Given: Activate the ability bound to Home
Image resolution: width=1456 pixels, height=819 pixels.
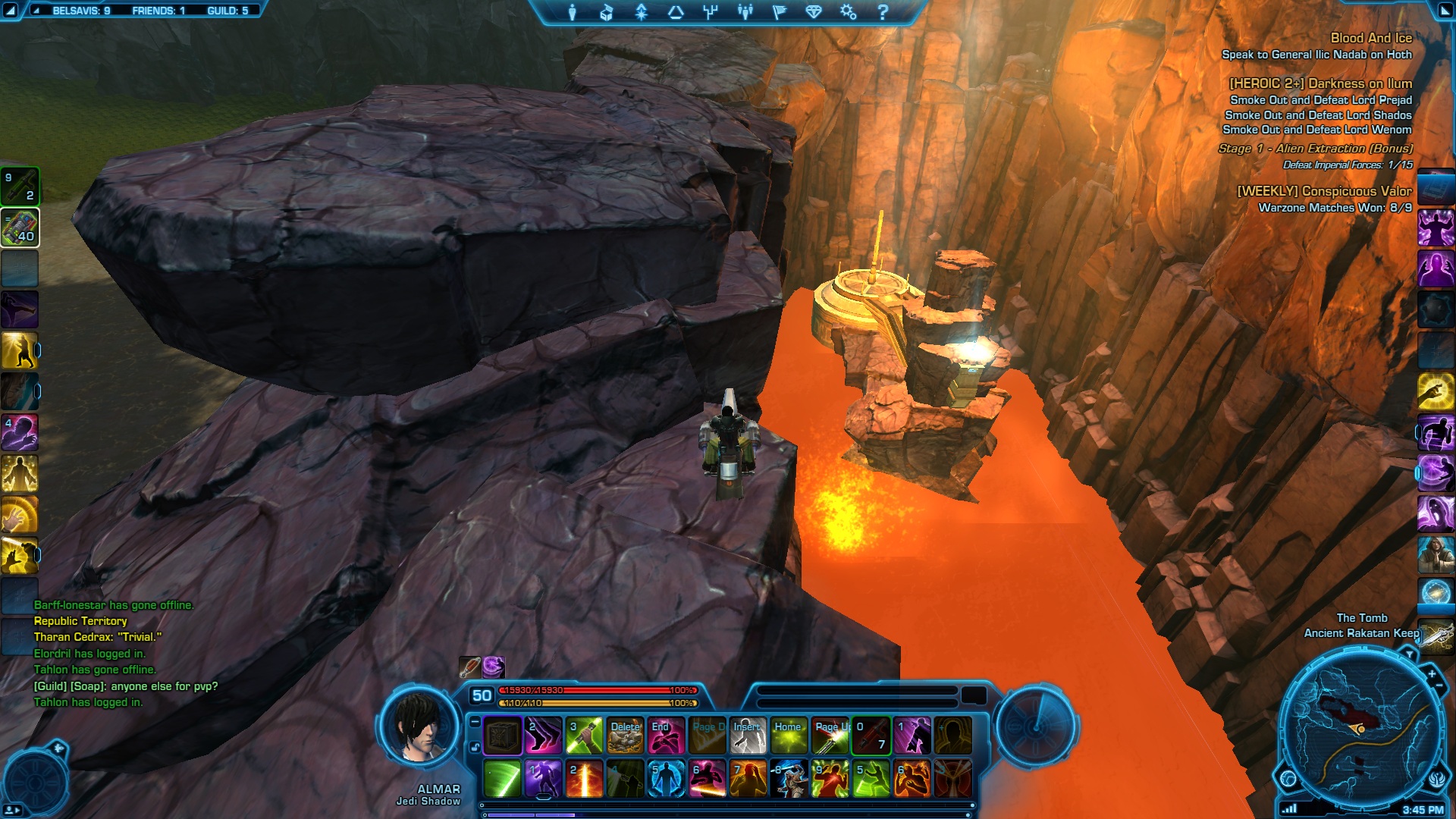Looking at the screenshot, I should coord(788,736).
